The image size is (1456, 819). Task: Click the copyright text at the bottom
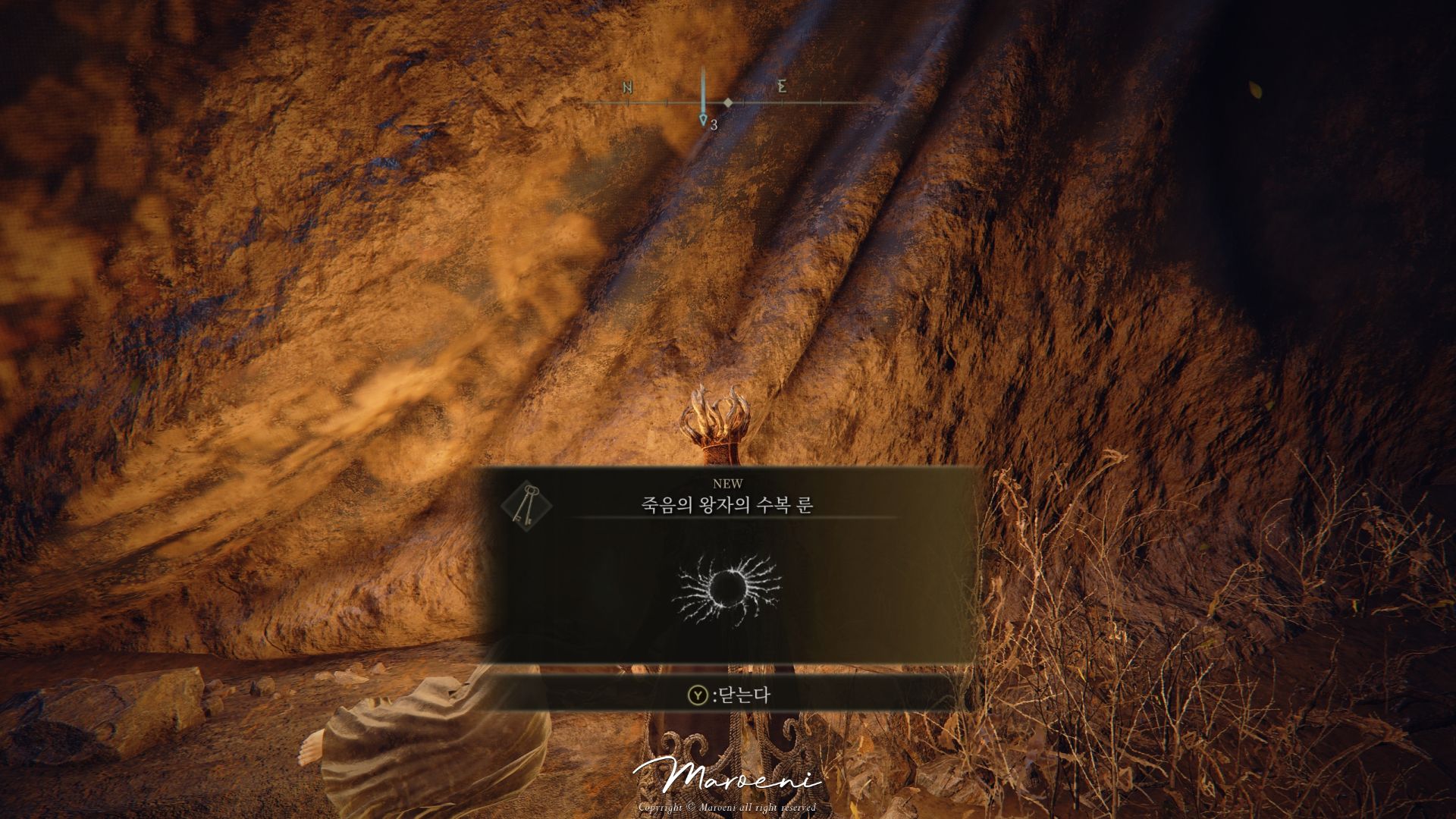728,806
